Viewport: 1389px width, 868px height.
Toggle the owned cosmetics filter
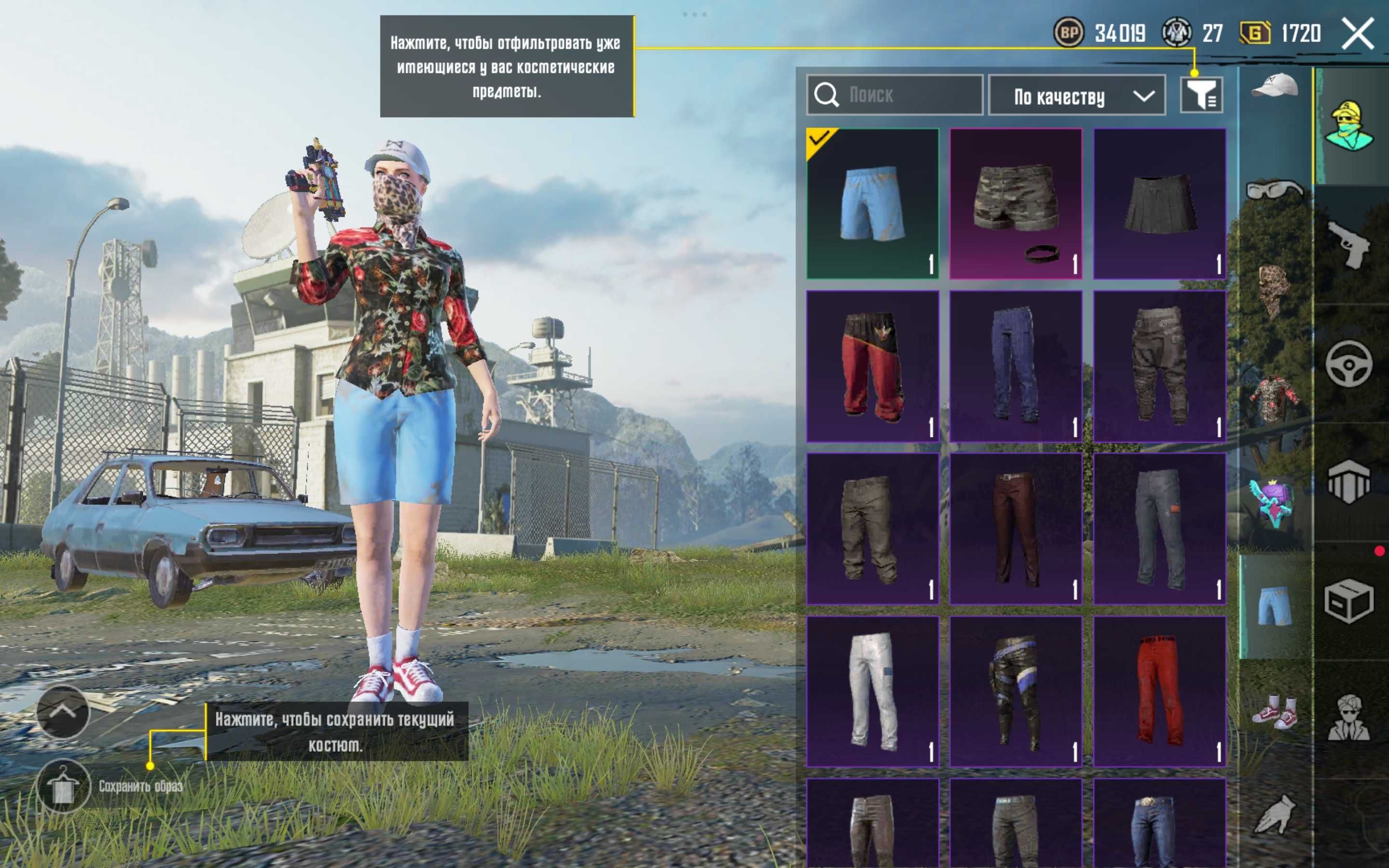[1201, 95]
